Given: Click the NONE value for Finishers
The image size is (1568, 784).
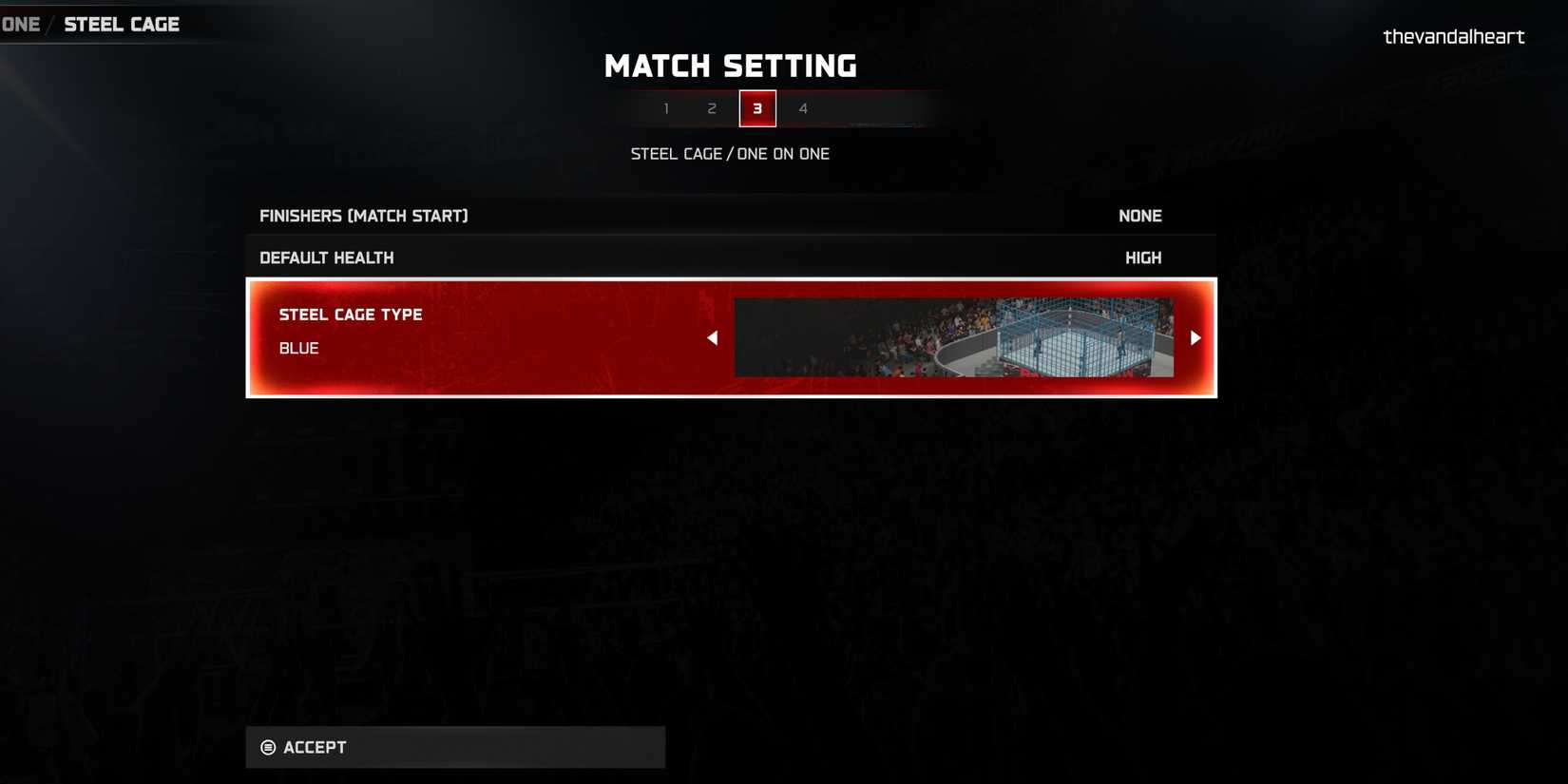Looking at the screenshot, I should pyautogui.click(x=1139, y=216).
